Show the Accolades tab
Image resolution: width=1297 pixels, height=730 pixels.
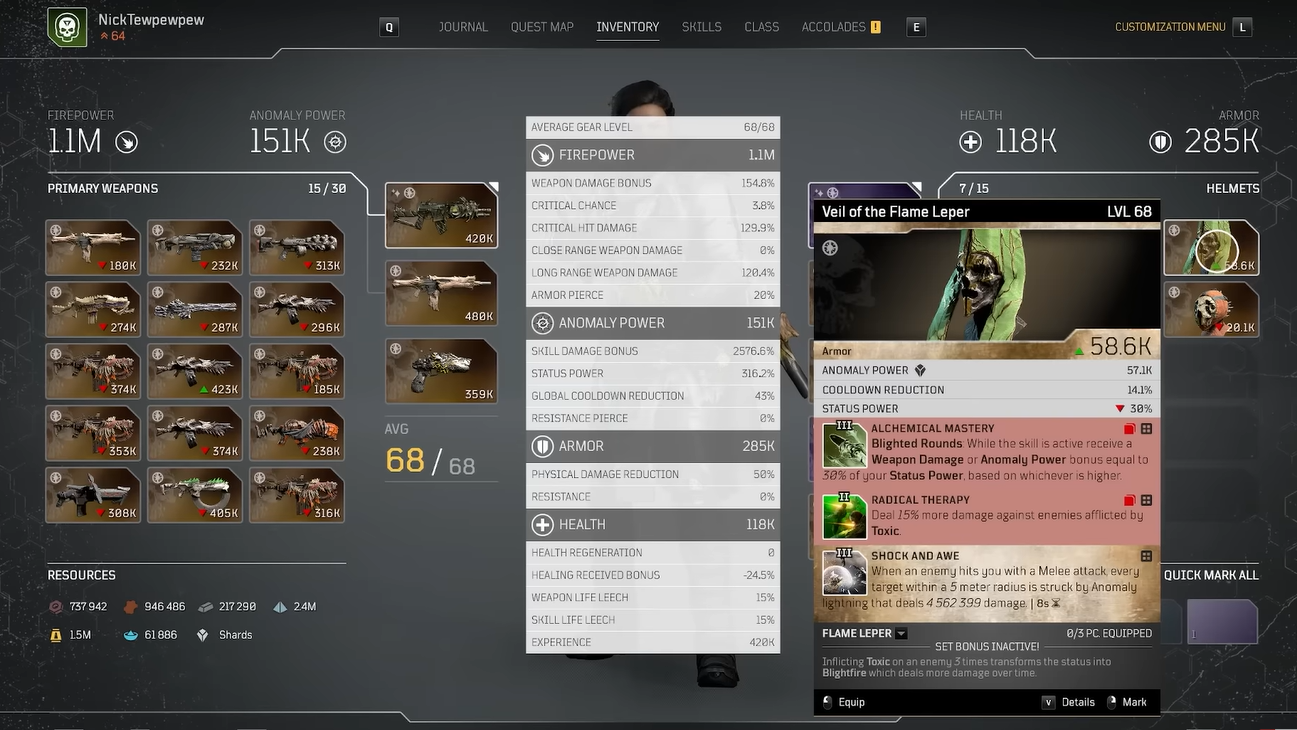[834, 27]
